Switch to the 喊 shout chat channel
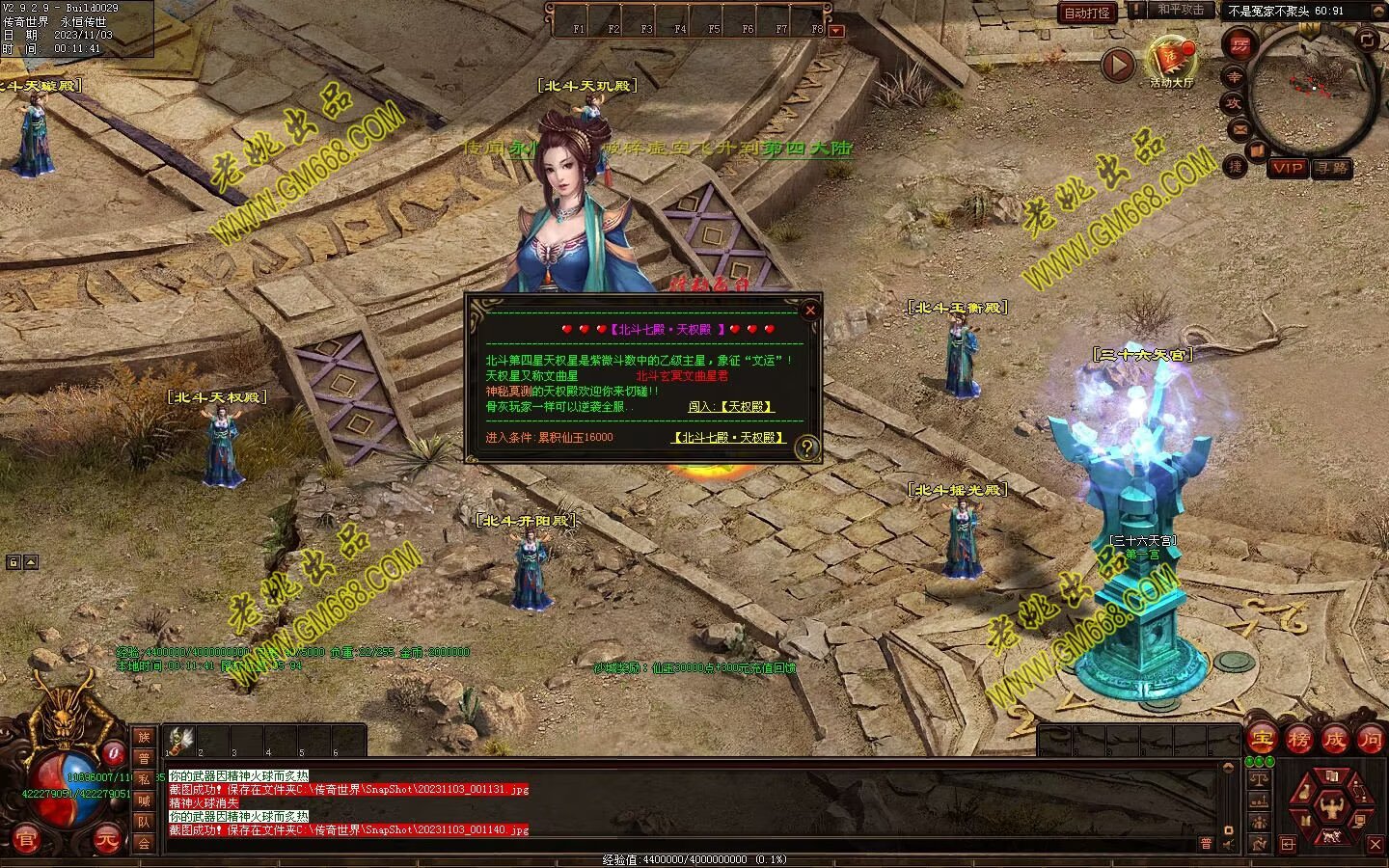Image resolution: width=1389 pixels, height=868 pixels. 144,800
